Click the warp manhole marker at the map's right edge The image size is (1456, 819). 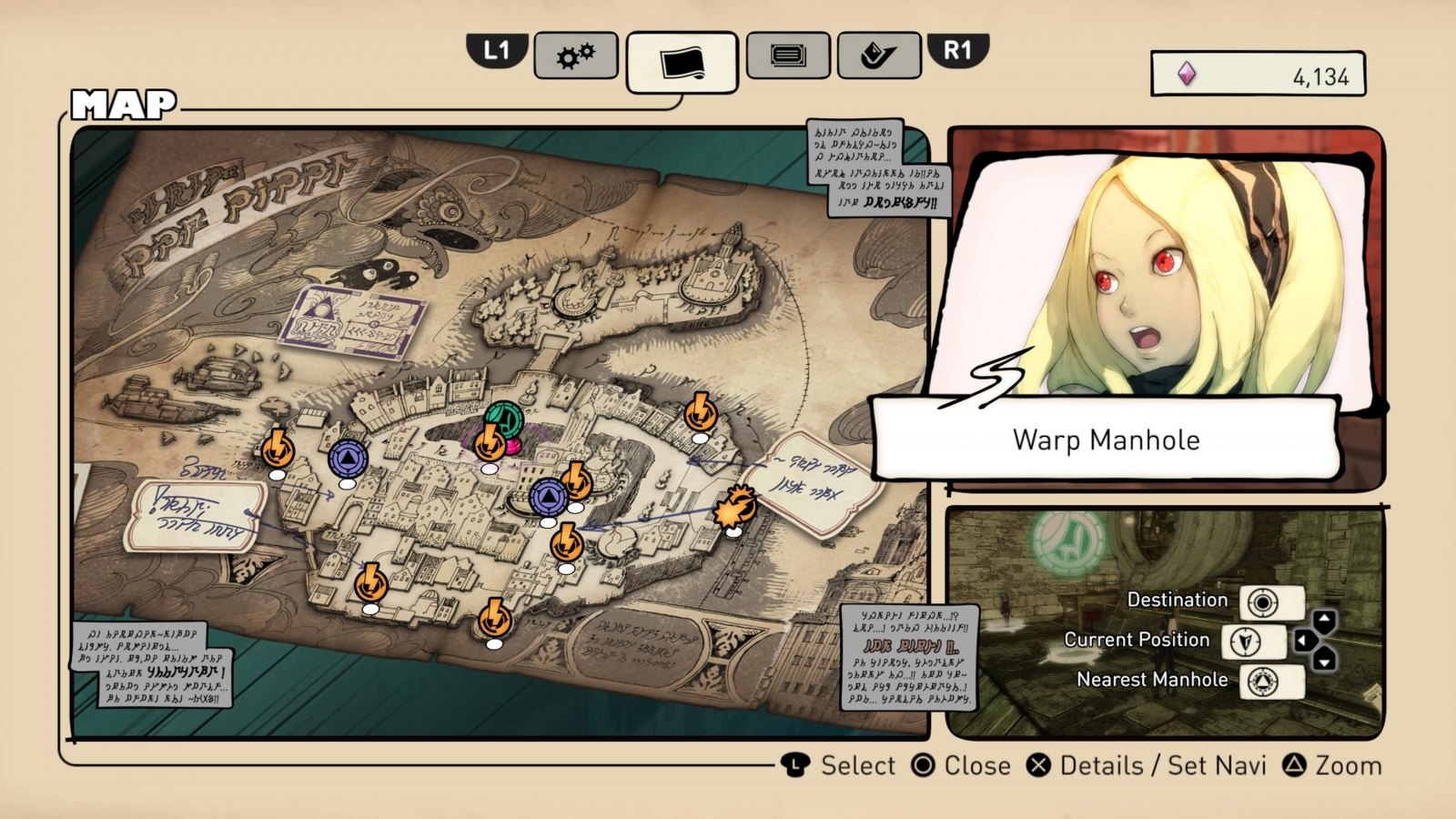point(701,413)
